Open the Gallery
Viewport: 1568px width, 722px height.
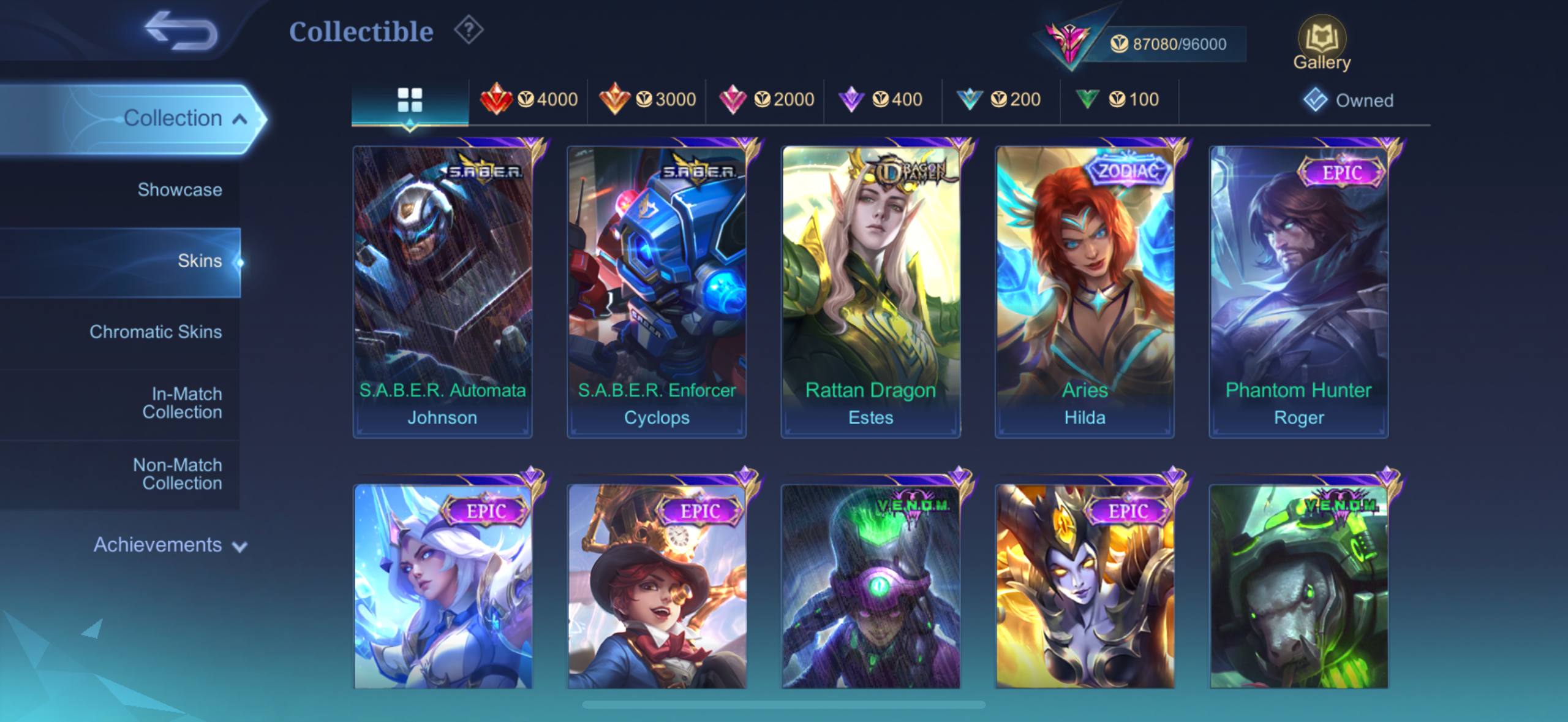click(1321, 44)
